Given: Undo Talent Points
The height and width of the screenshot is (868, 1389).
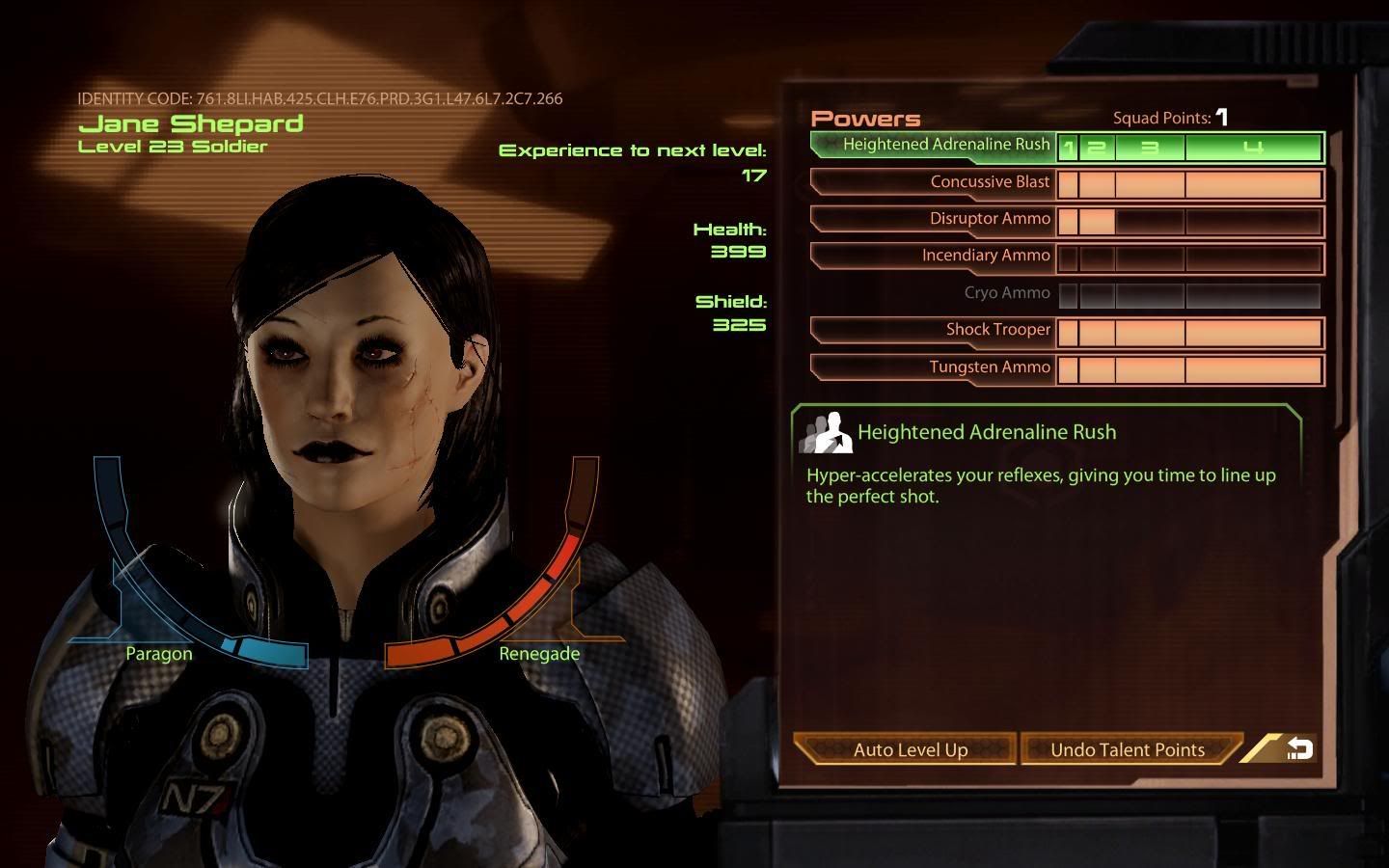Looking at the screenshot, I should pos(1128,749).
